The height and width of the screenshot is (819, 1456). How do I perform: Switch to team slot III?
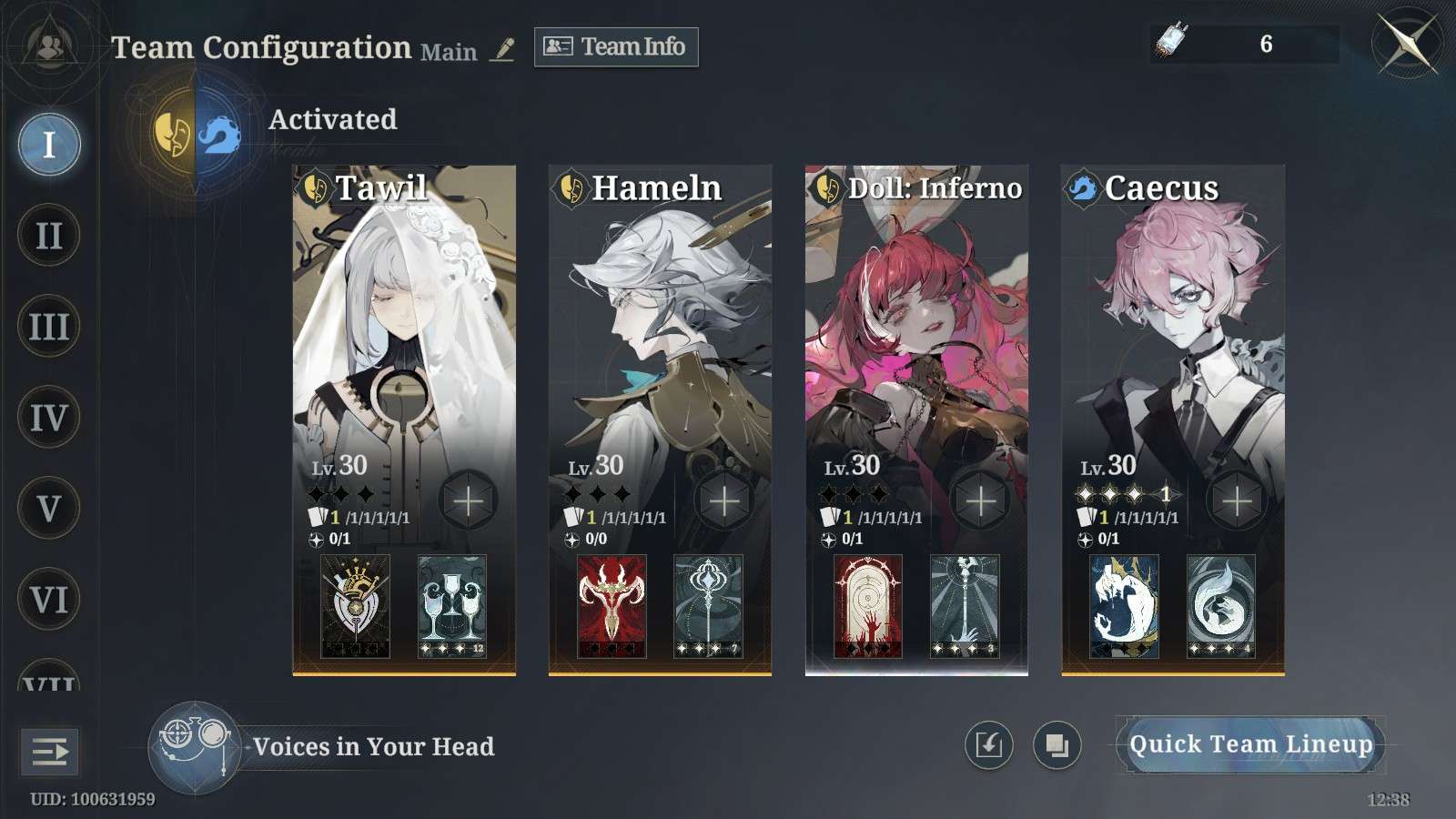coord(49,327)
